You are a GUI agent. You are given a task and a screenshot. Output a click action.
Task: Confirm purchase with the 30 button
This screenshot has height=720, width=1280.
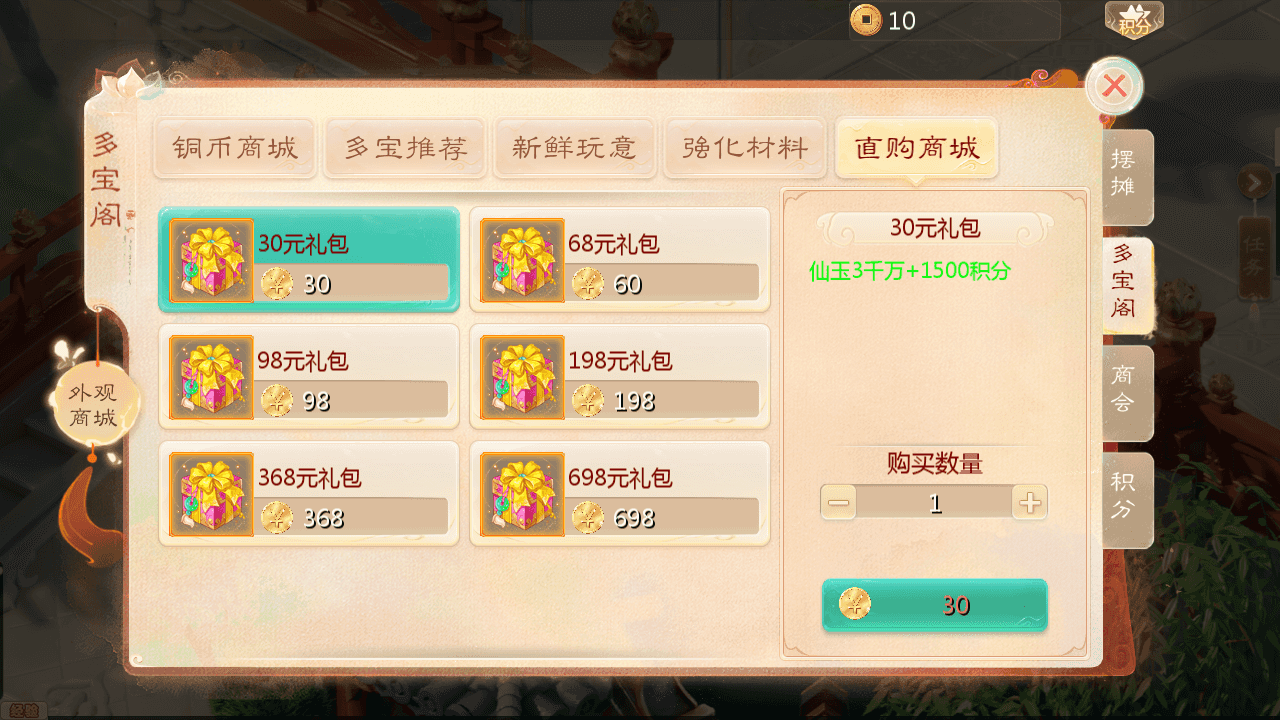pos(934,604)
